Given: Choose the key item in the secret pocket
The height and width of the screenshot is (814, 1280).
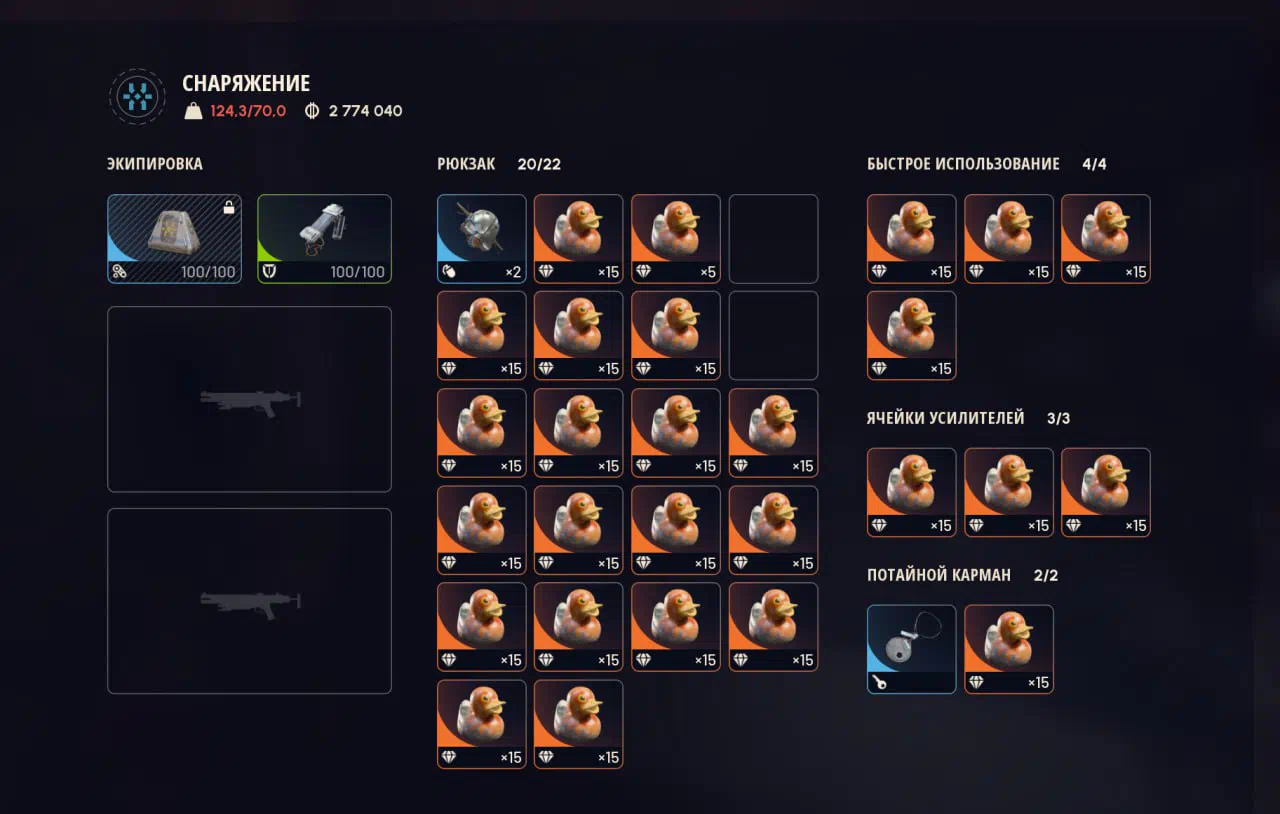Looking at the screenshot, I should tap(911, 649).
